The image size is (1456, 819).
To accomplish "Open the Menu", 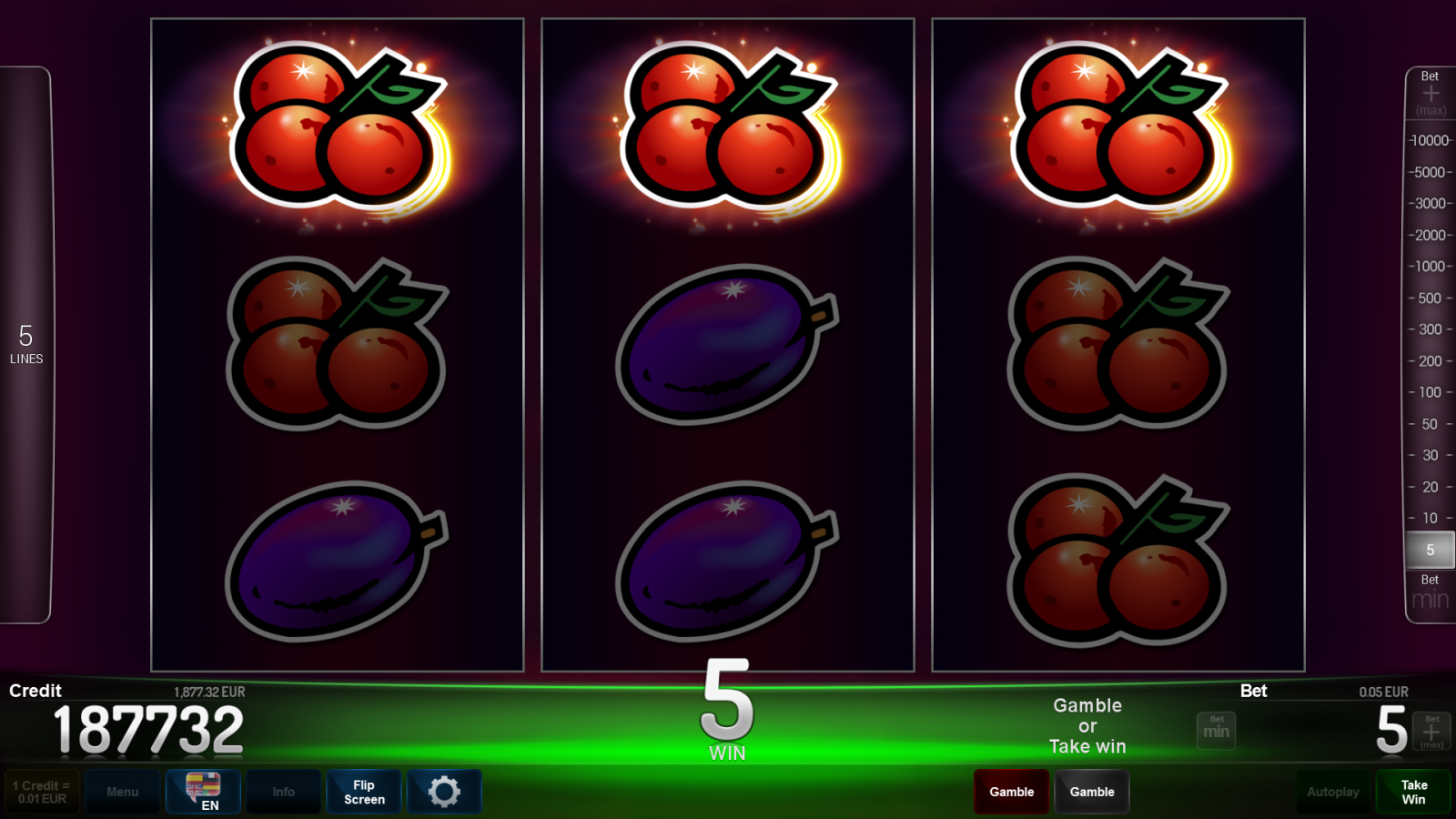I will (123, 792).
